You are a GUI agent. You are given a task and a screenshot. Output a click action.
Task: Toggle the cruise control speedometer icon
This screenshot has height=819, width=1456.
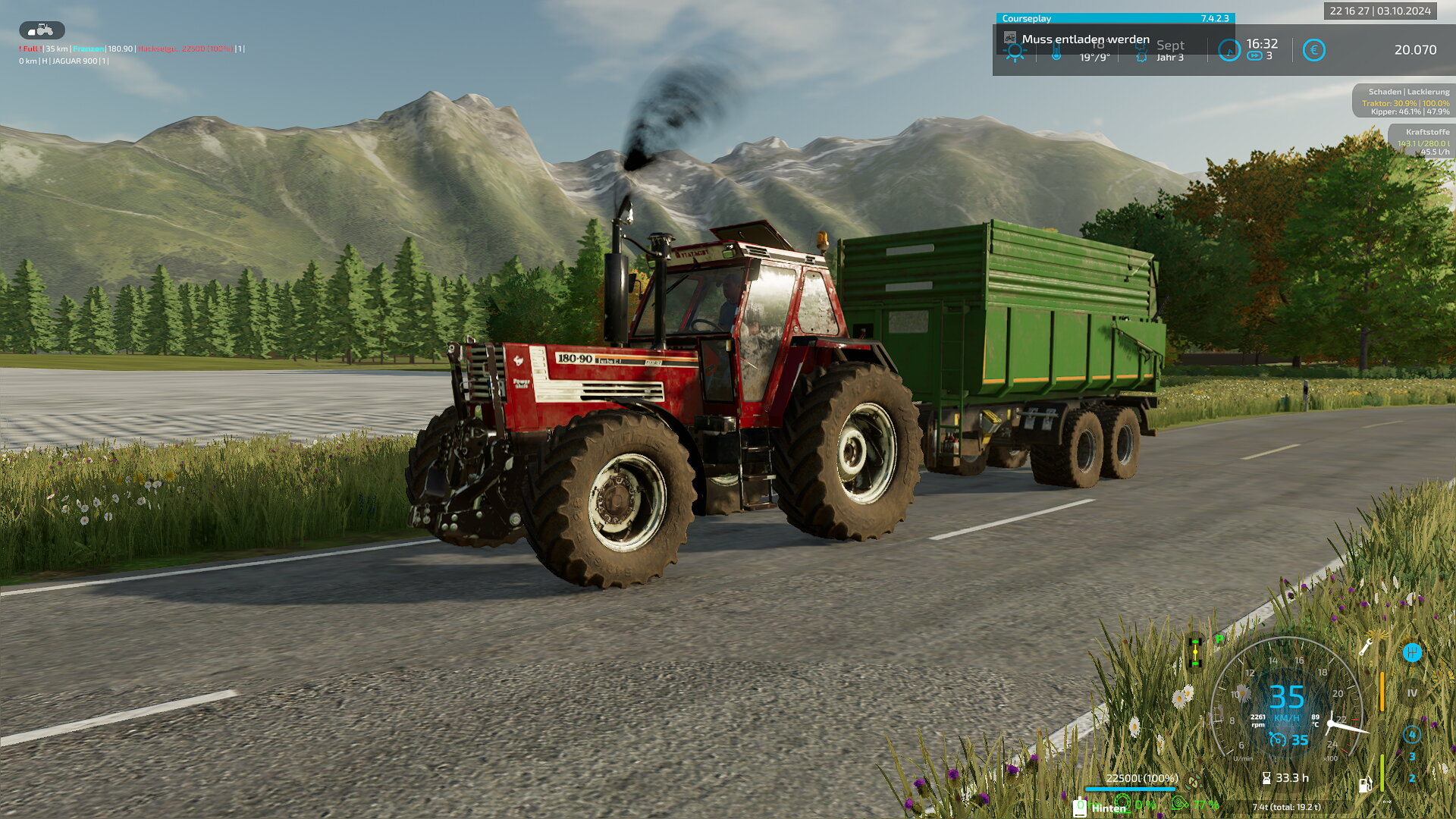coord(1278,740)
